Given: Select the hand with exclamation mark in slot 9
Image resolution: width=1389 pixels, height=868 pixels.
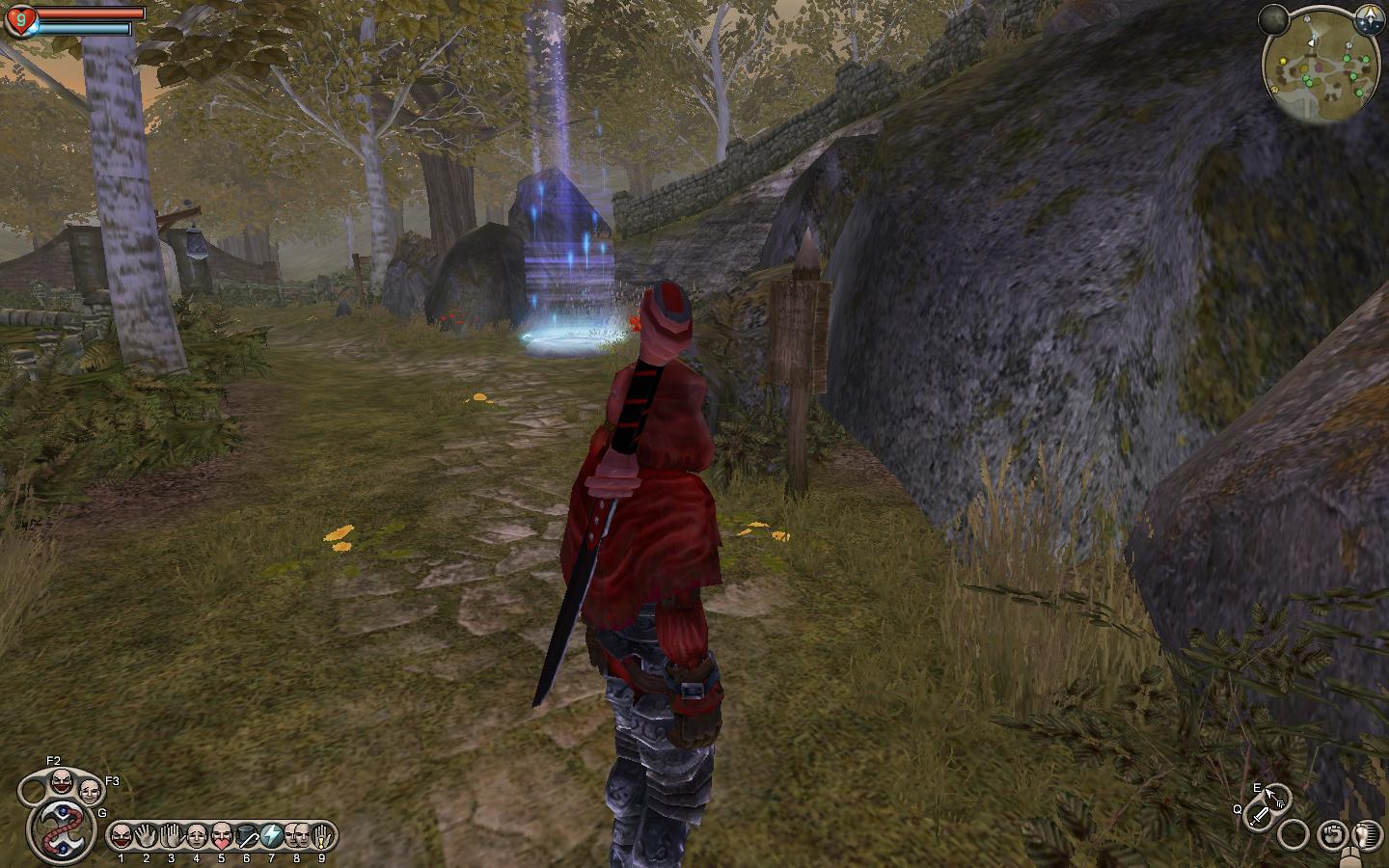Looking at the screenshot, I should coord(322,835).
